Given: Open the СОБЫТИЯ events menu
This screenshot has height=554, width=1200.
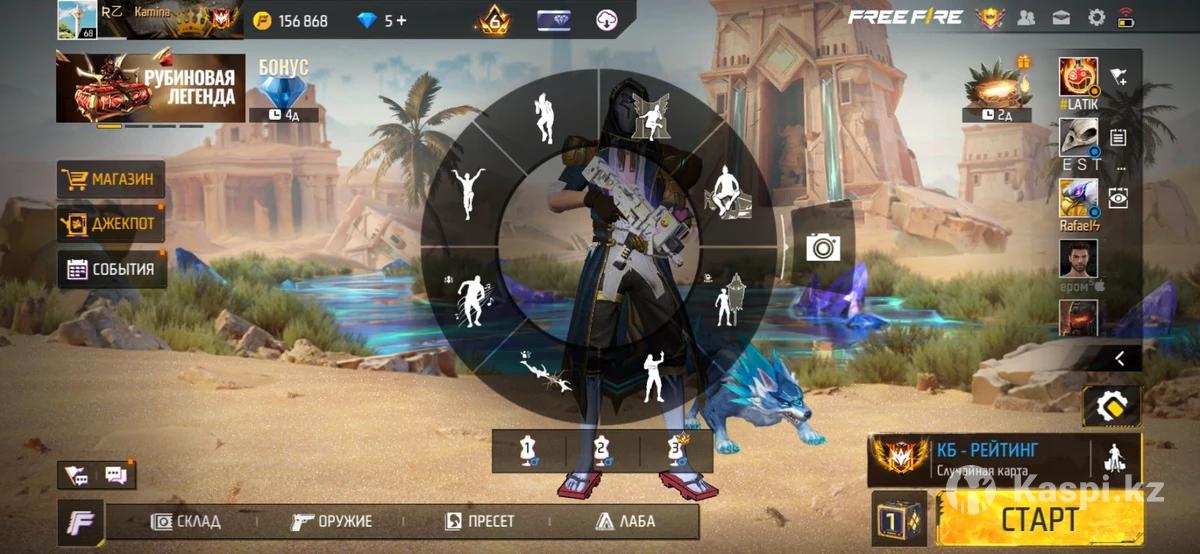Looking at the screenshot, I should pos(111,269).
